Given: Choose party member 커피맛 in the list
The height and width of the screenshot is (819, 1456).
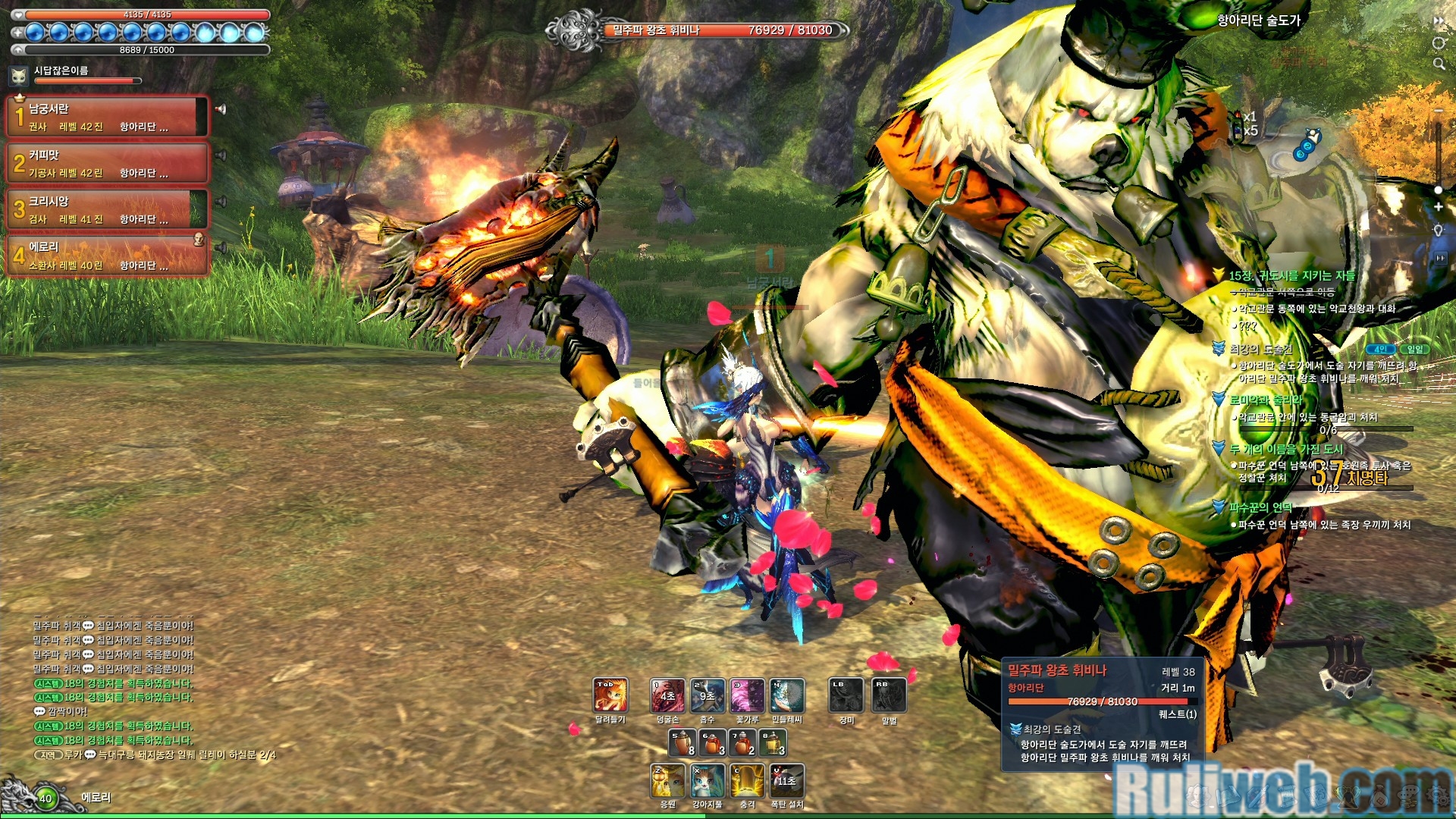Looking at the screenshot, I should coord(106,163).
